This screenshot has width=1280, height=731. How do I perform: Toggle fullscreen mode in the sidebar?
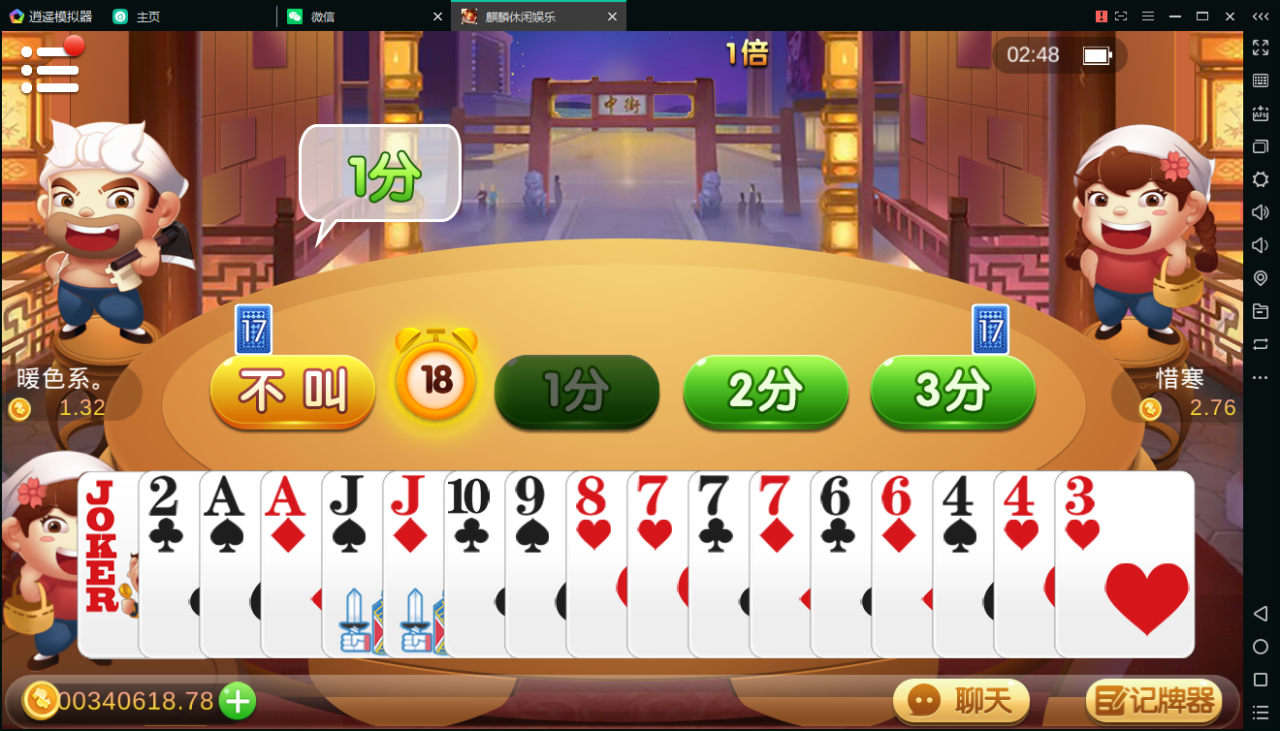pos(1260,47)
